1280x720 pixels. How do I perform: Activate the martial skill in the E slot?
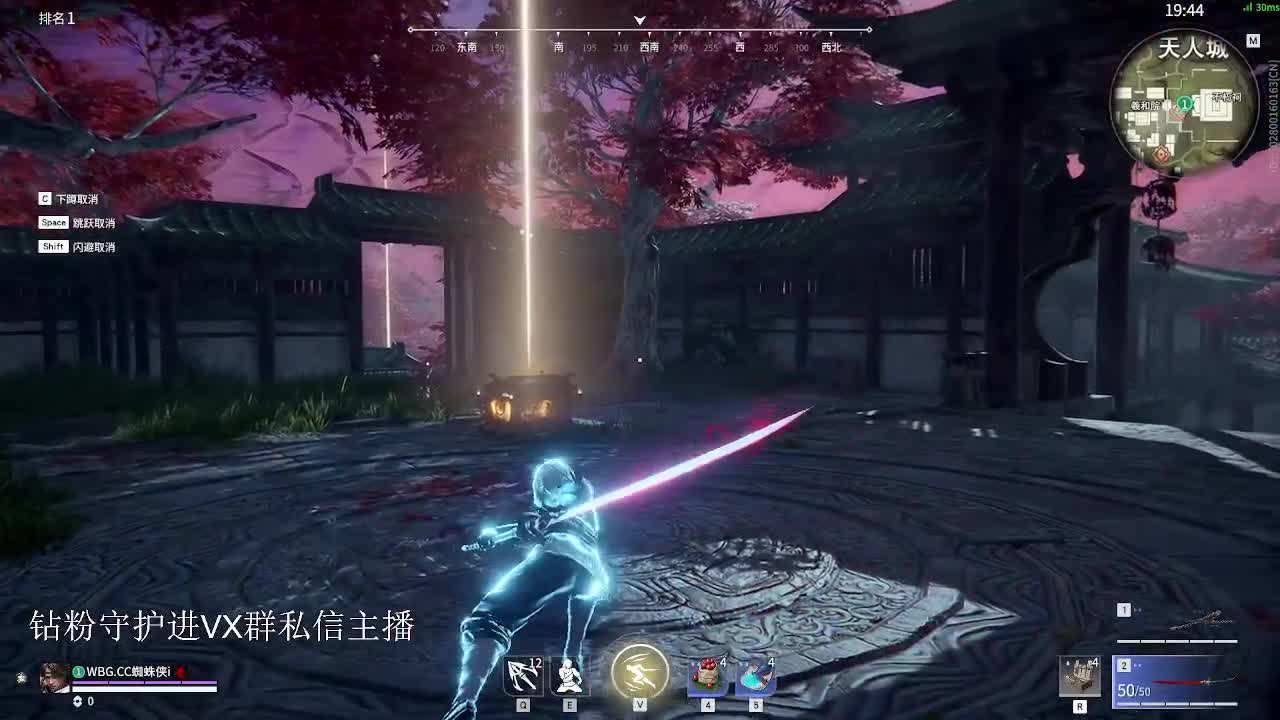click(566, 677)
